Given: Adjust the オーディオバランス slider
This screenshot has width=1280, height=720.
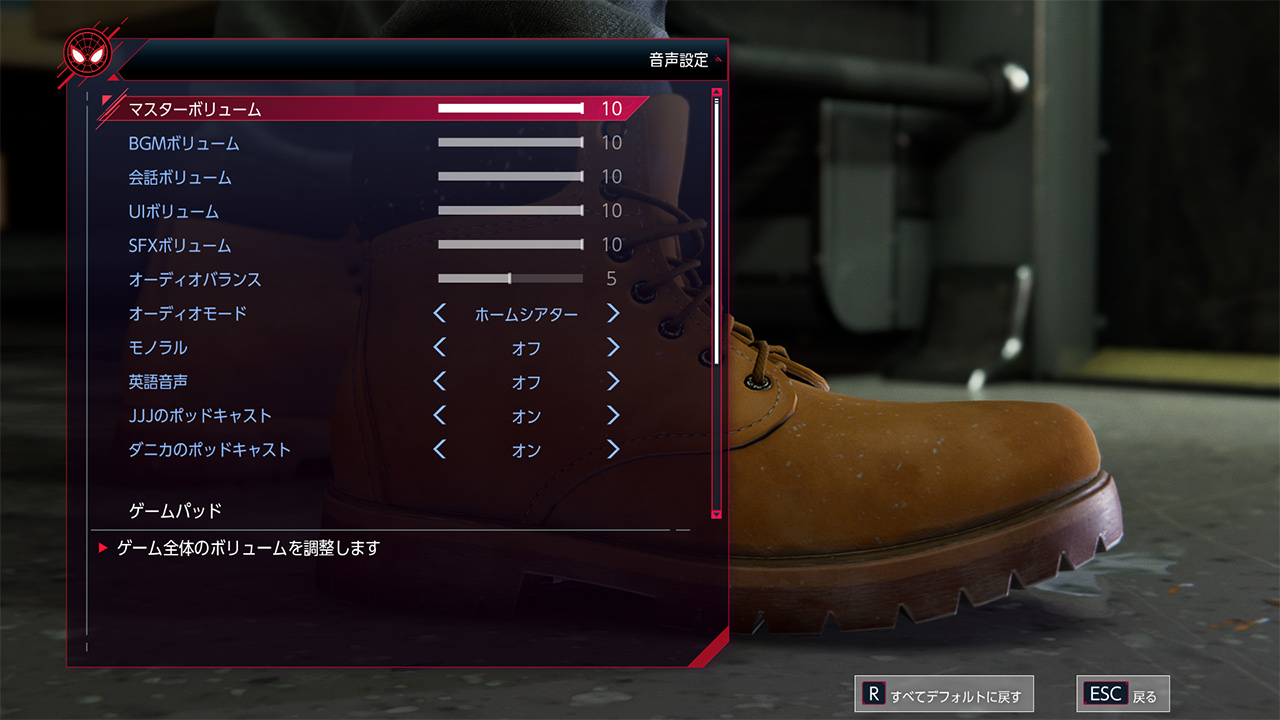Looking at the screenshot, I should tap(510, 279).
